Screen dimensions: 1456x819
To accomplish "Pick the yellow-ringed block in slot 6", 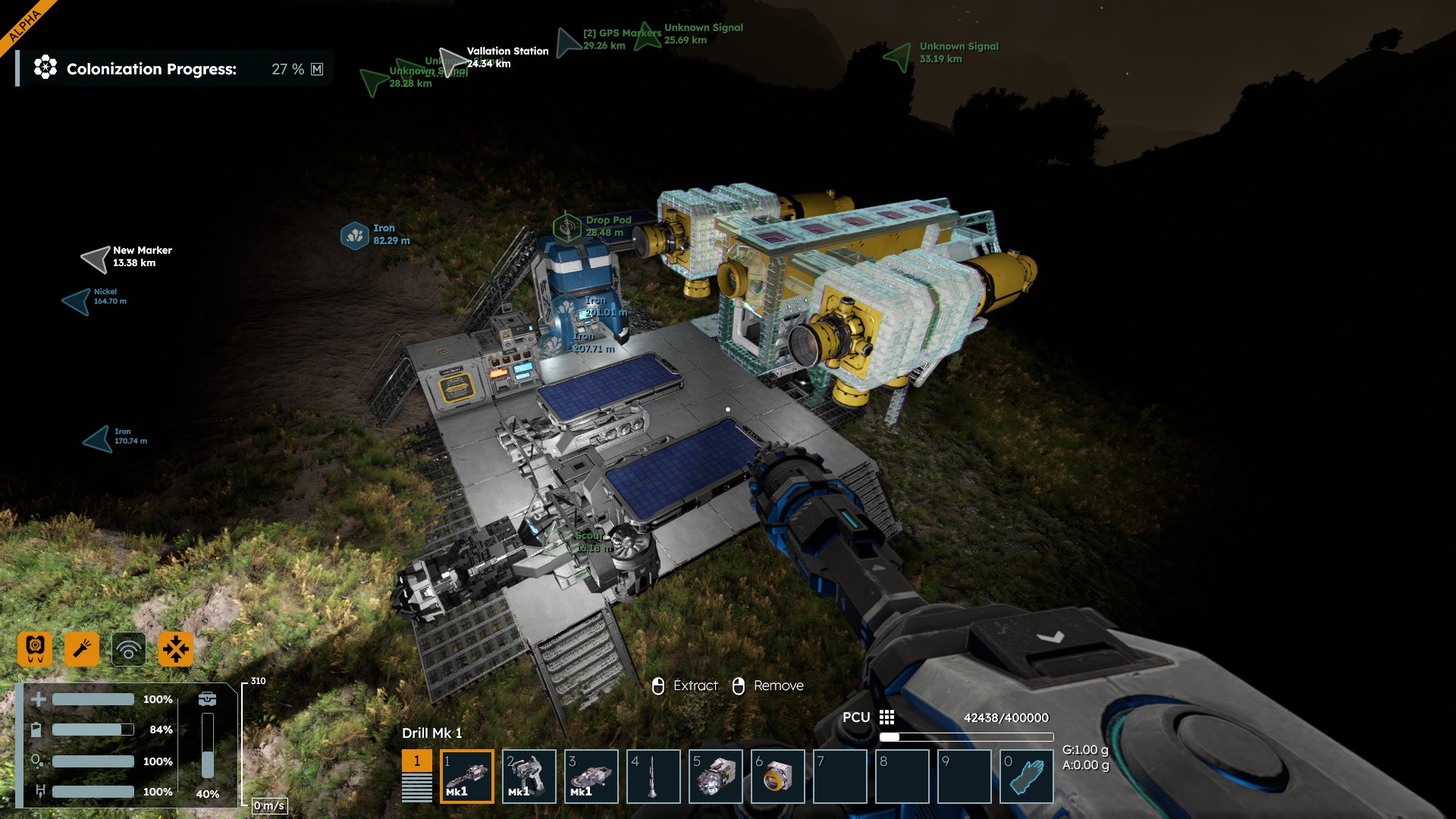I will (778, 776).
